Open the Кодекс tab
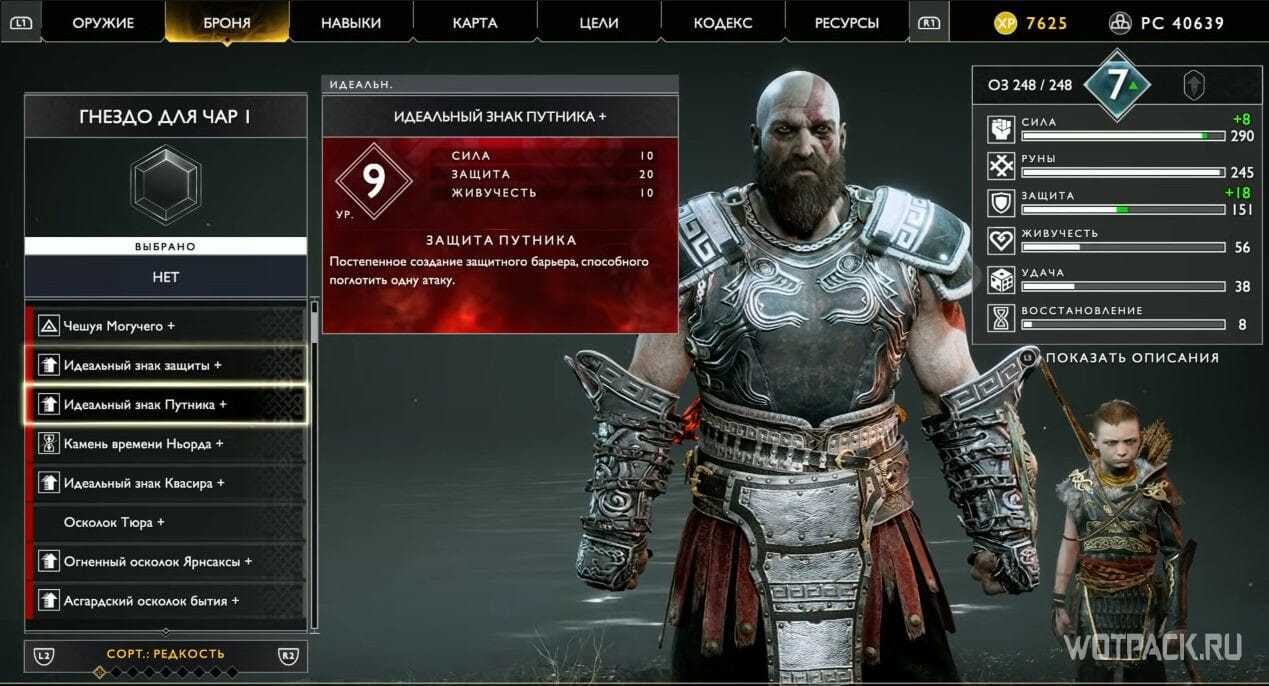This screenshot has width=1269, height=686. tap(723, 22)
